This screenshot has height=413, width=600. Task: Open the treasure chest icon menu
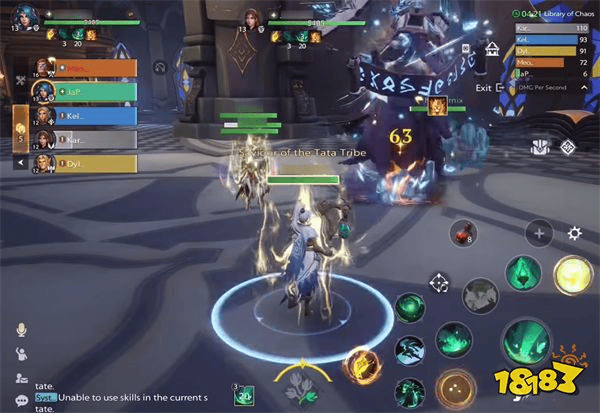[x=538, y=147]
